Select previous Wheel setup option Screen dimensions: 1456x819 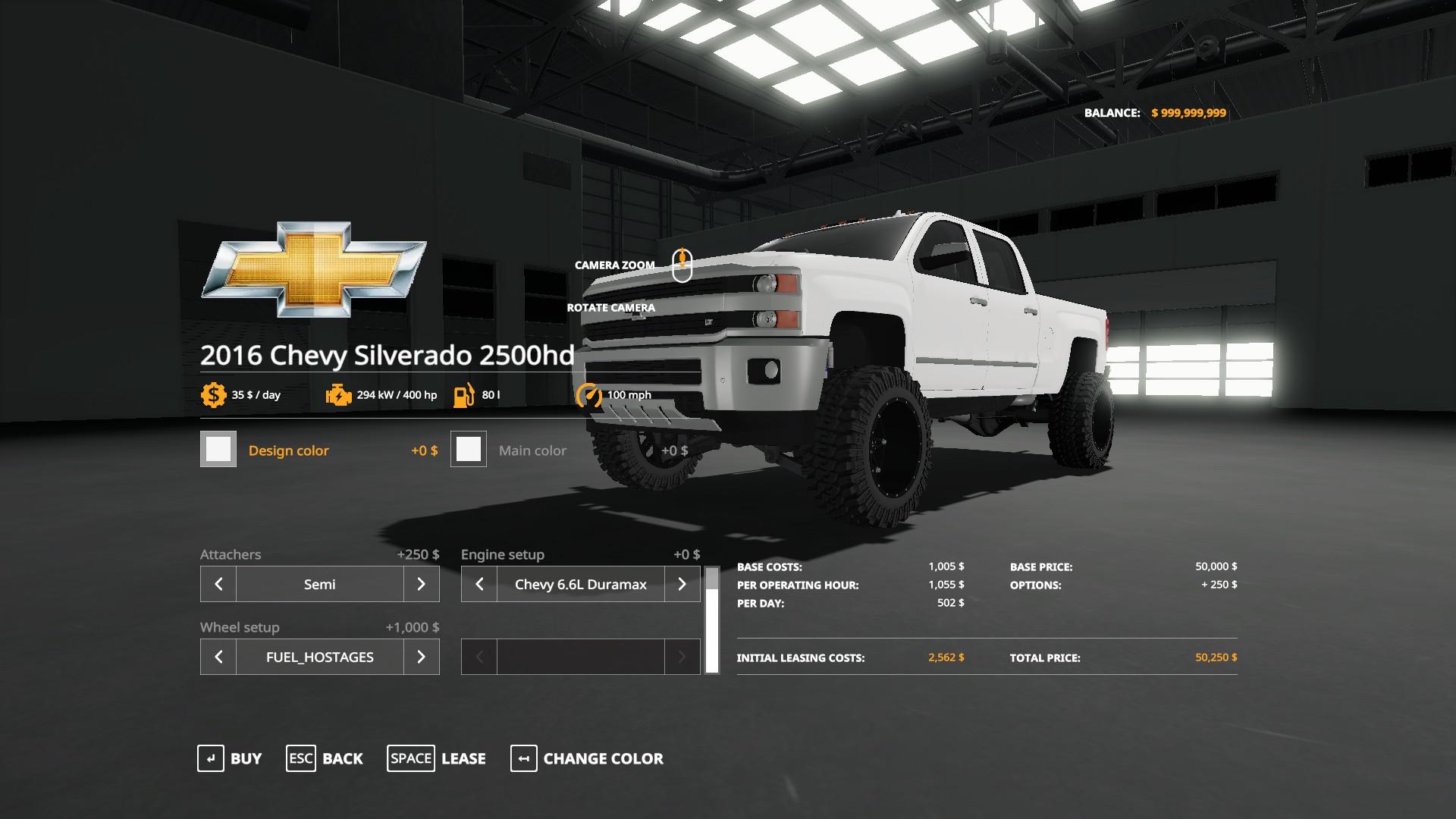pyautogui.click(x=218, y=657)
